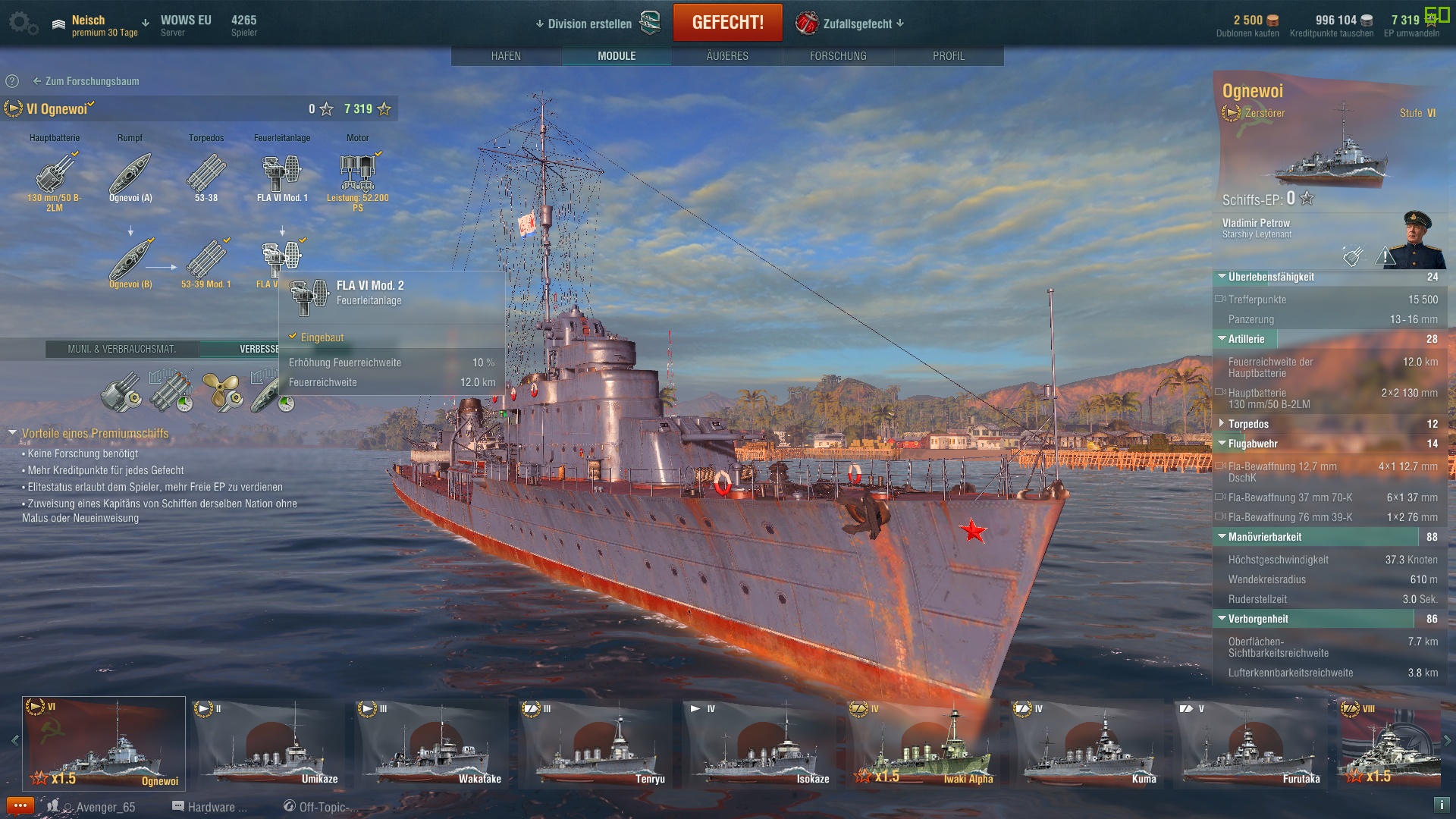Go to the FORSCHUNG tab

click(838, 56)
